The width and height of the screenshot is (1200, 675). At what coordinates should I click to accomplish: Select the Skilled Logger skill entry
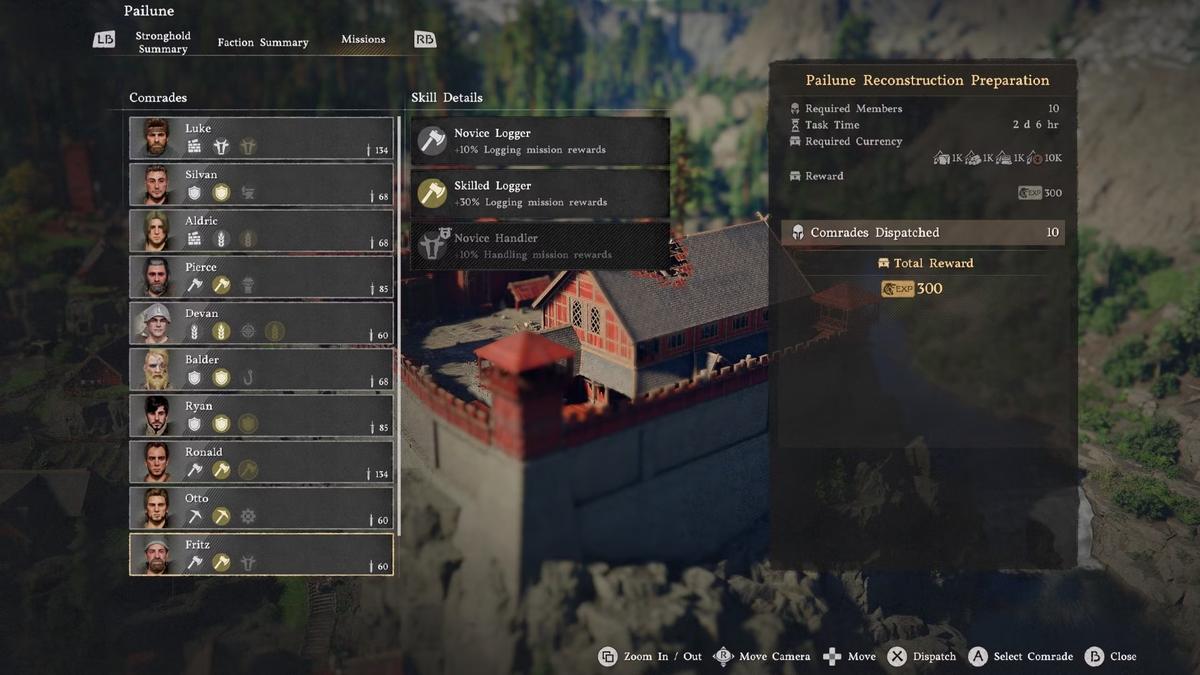coord(540,193)
